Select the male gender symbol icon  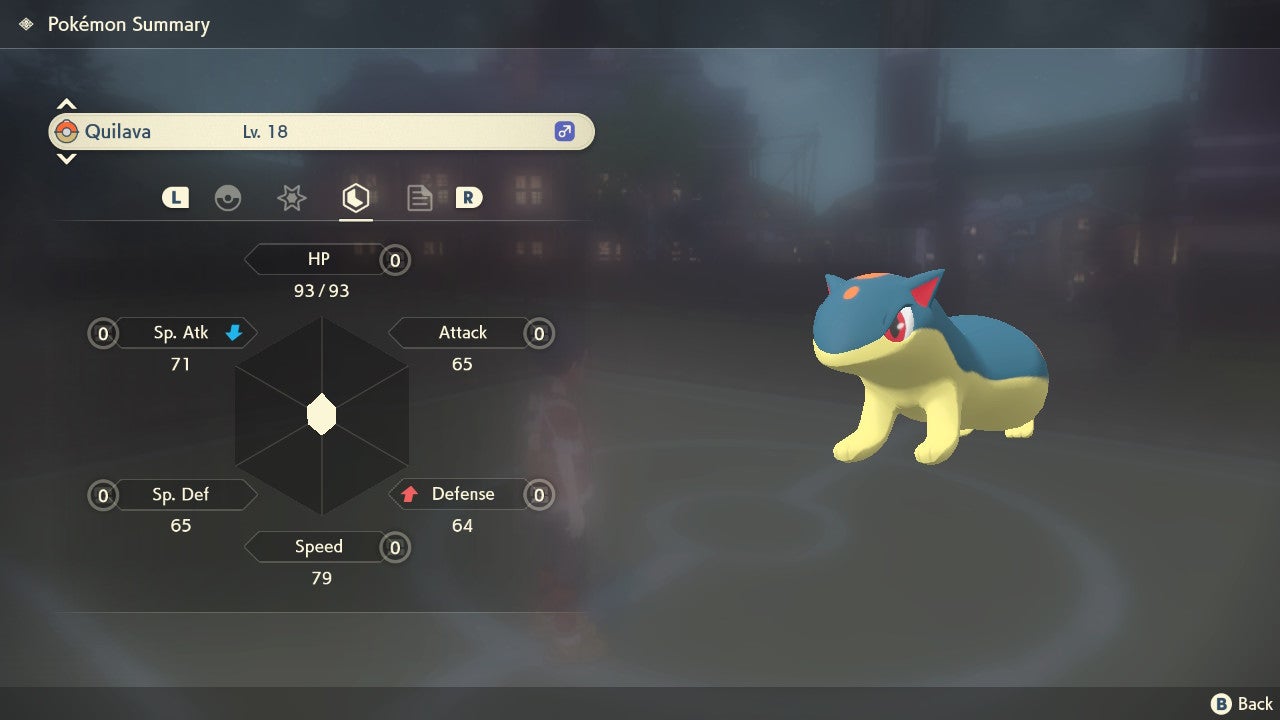click(x=565, y=131)
